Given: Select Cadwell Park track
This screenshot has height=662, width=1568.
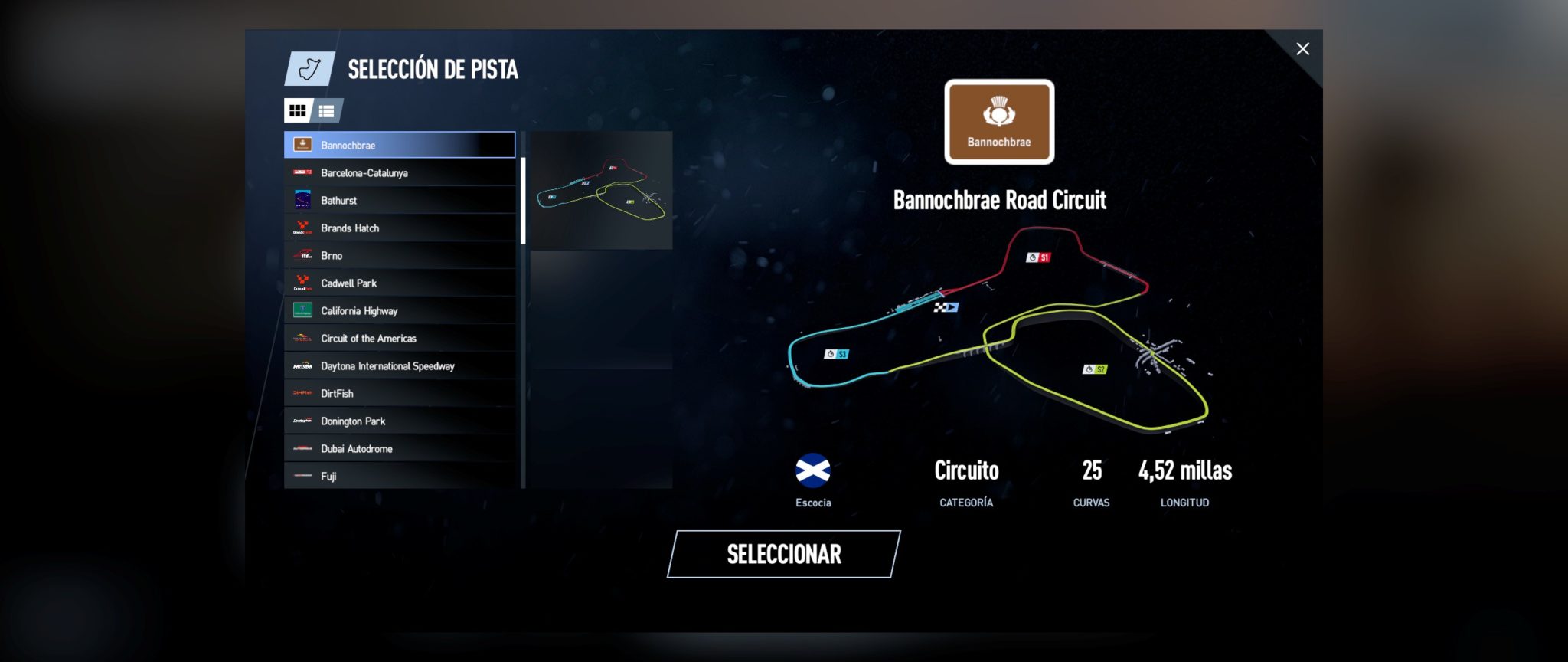Looking at the screenshot, I should 399,283.
